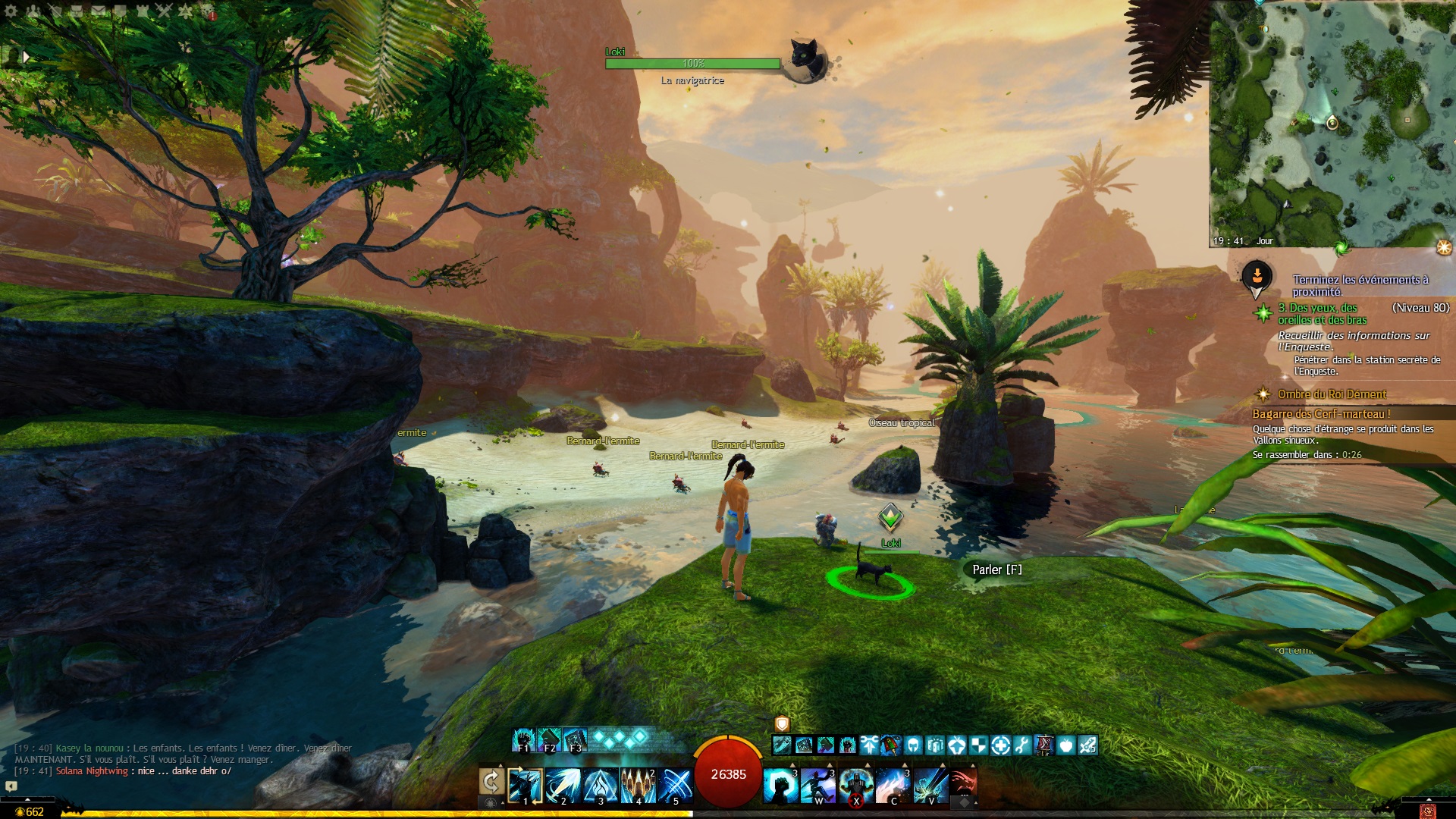The image size is (1456, 819).
Task: Expand the party panel arrow
Action: 27,57
